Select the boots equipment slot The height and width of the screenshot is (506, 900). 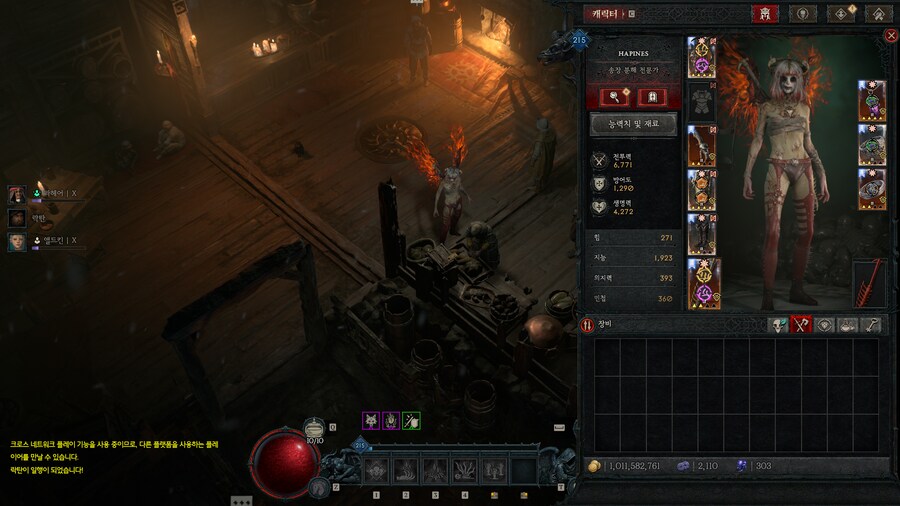[701, 234]
